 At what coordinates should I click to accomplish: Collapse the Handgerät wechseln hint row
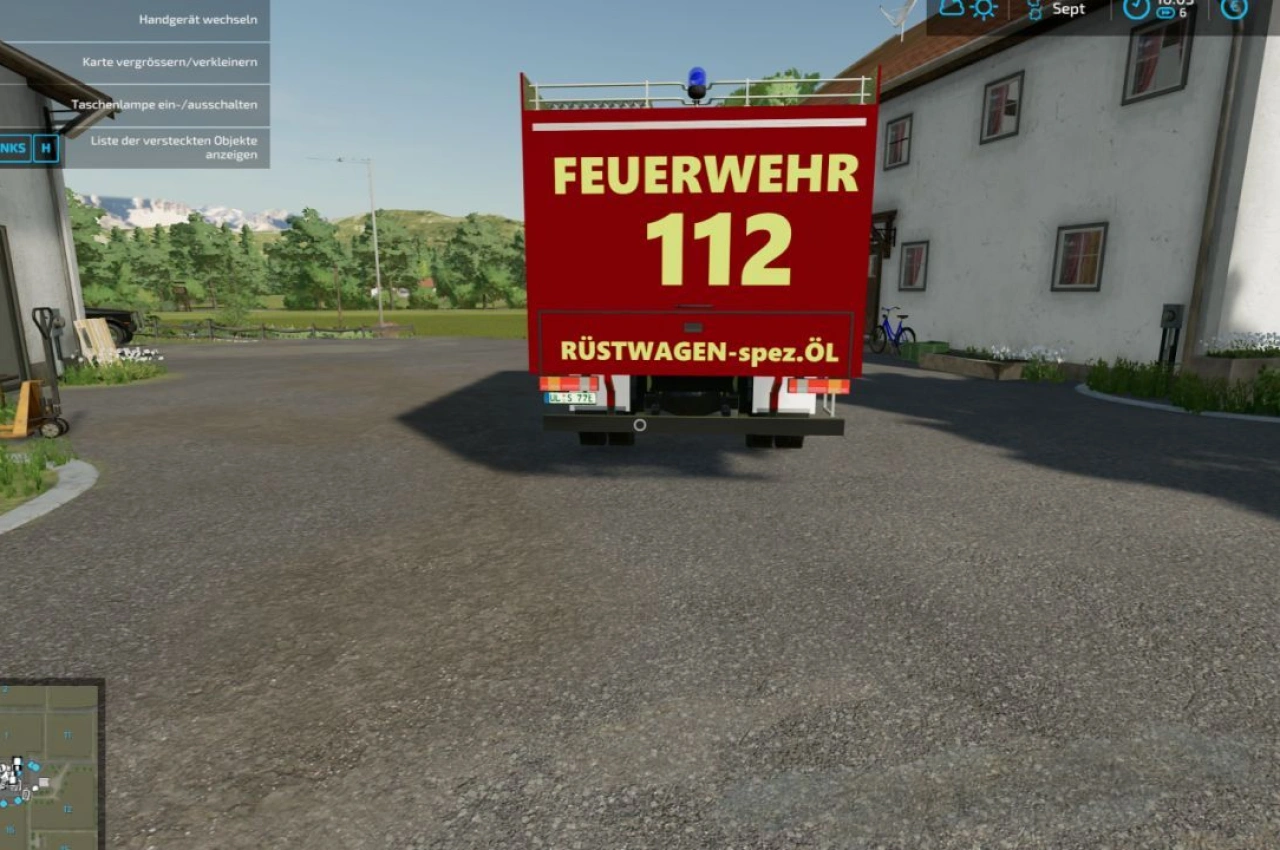tap(199, 18)
